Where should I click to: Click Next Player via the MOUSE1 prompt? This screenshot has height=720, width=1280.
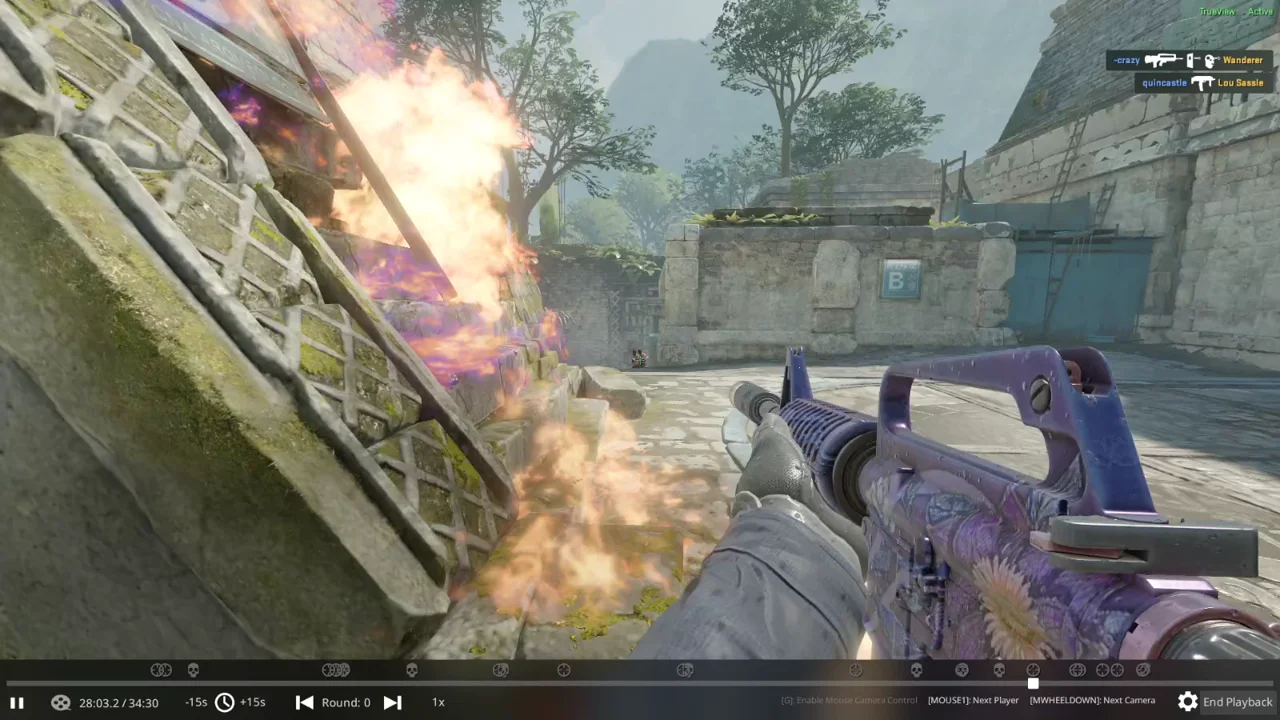pyautogui.click(x=972, y=700)
